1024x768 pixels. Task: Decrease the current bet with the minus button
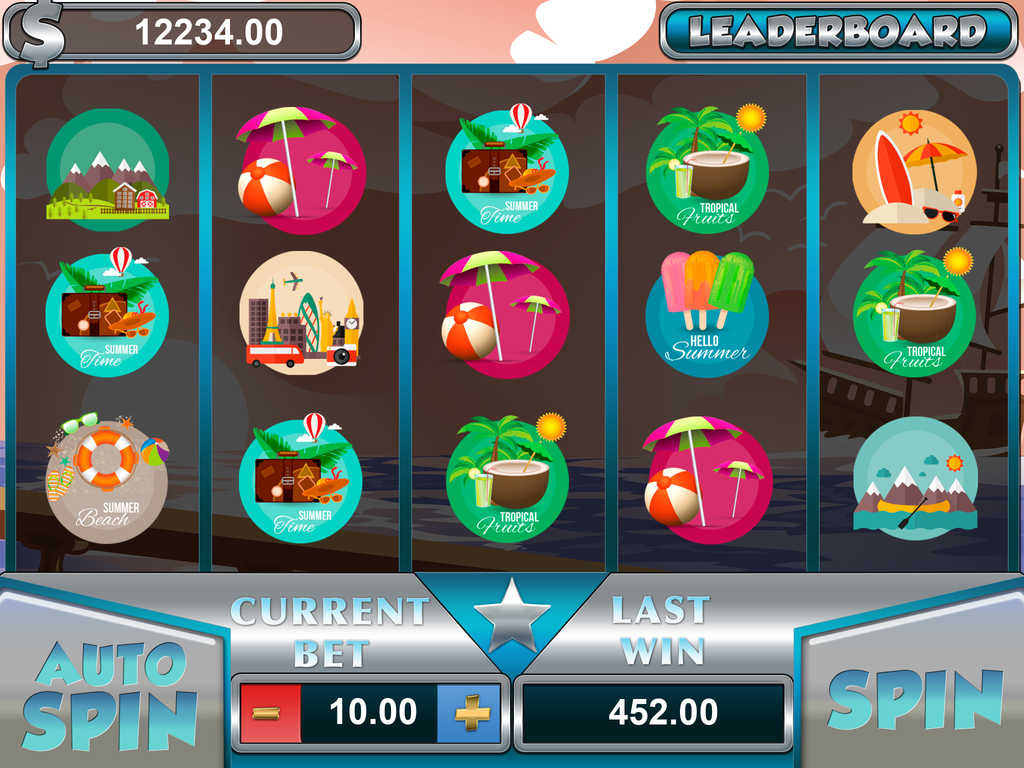268,713
